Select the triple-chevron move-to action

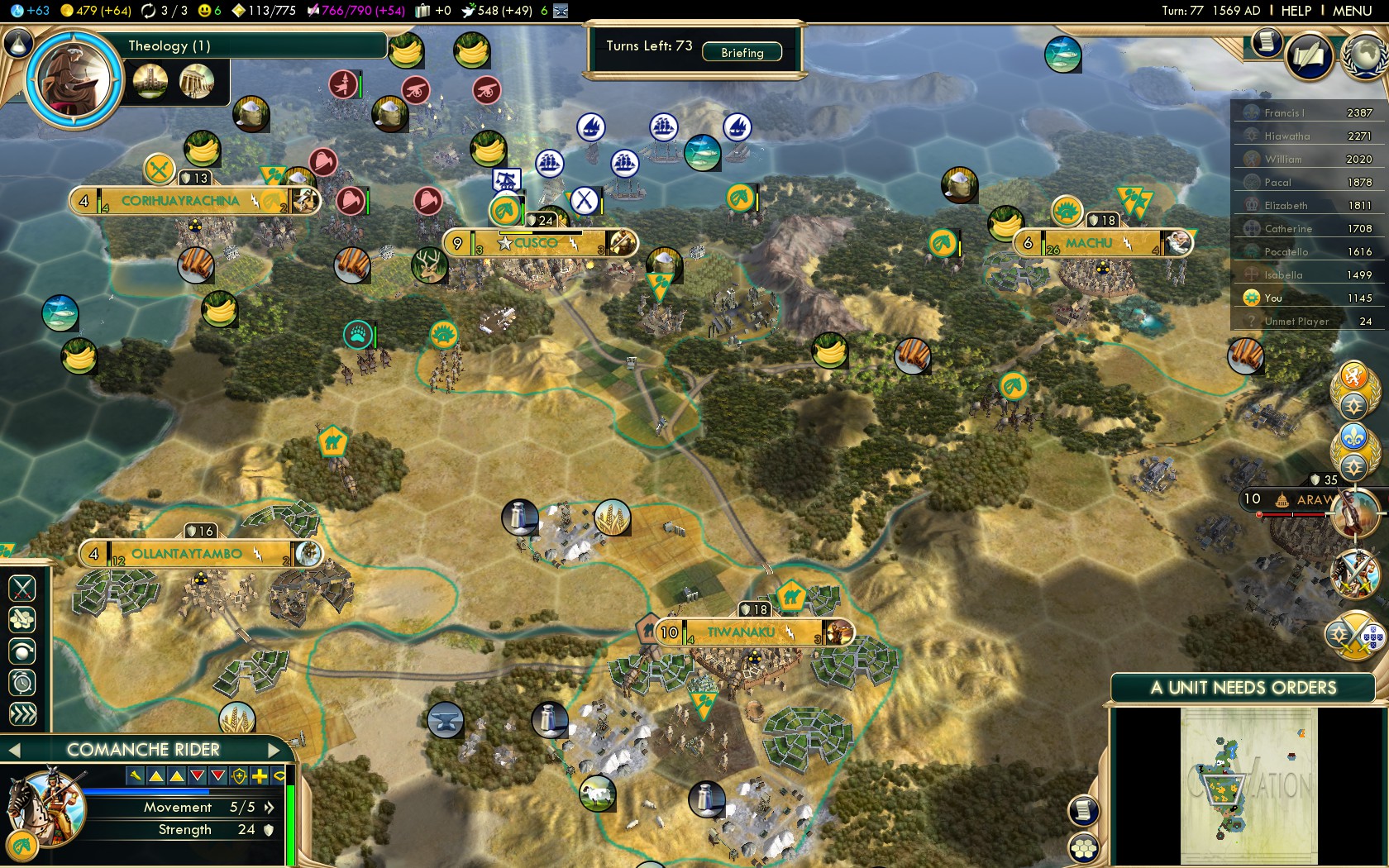[22, 714]
